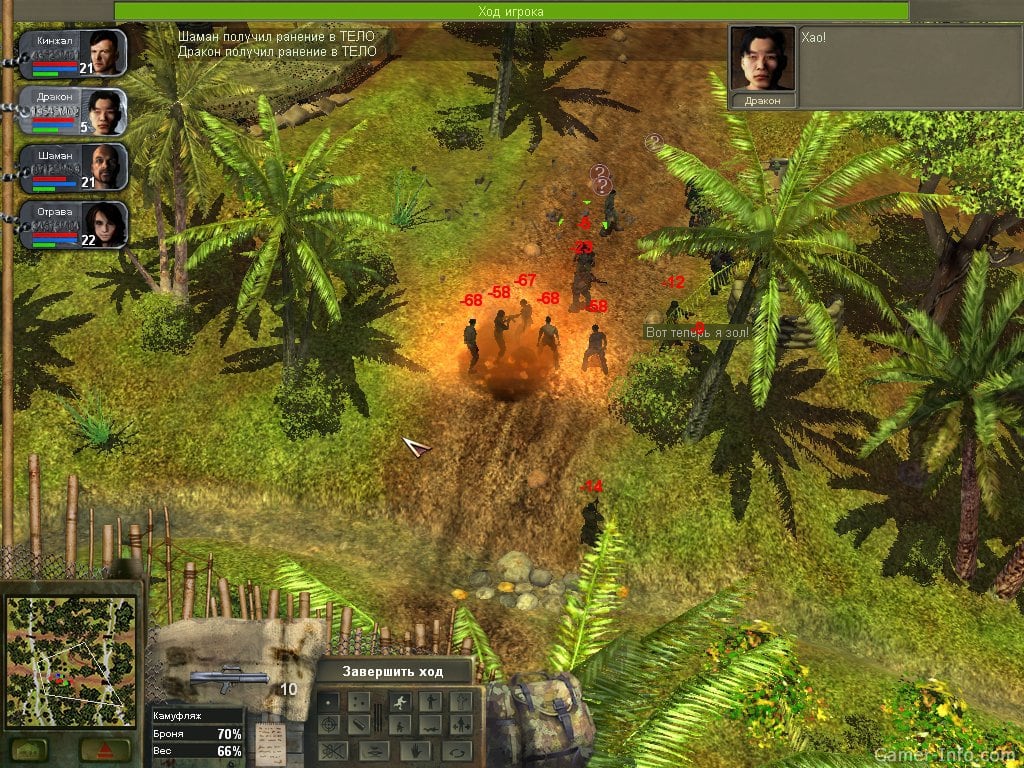Click the circular arrows rotate button
This screenshot has height=768, width=1024.
(458, 750)
